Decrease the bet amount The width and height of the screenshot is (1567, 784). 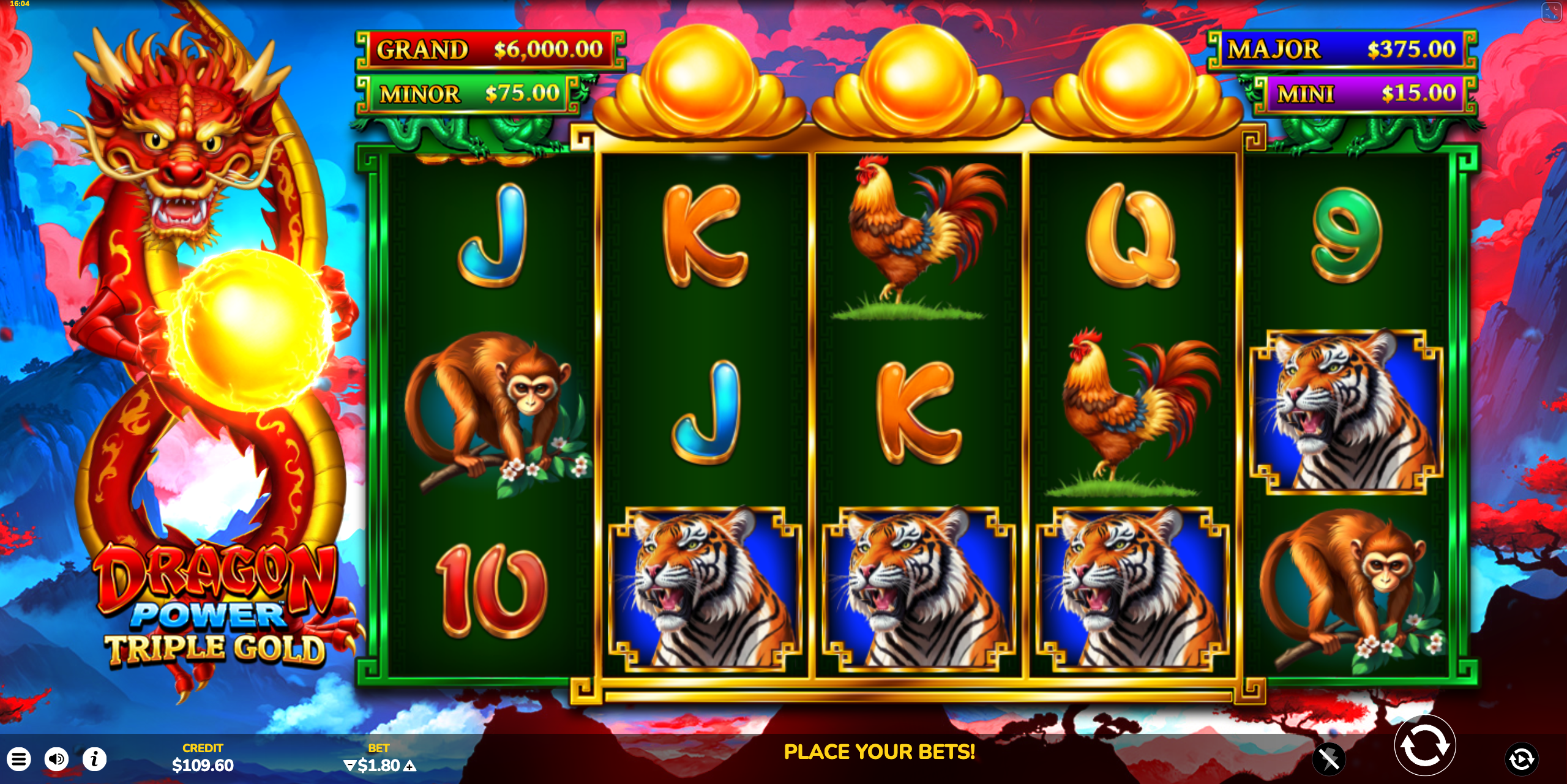[349, 766]
